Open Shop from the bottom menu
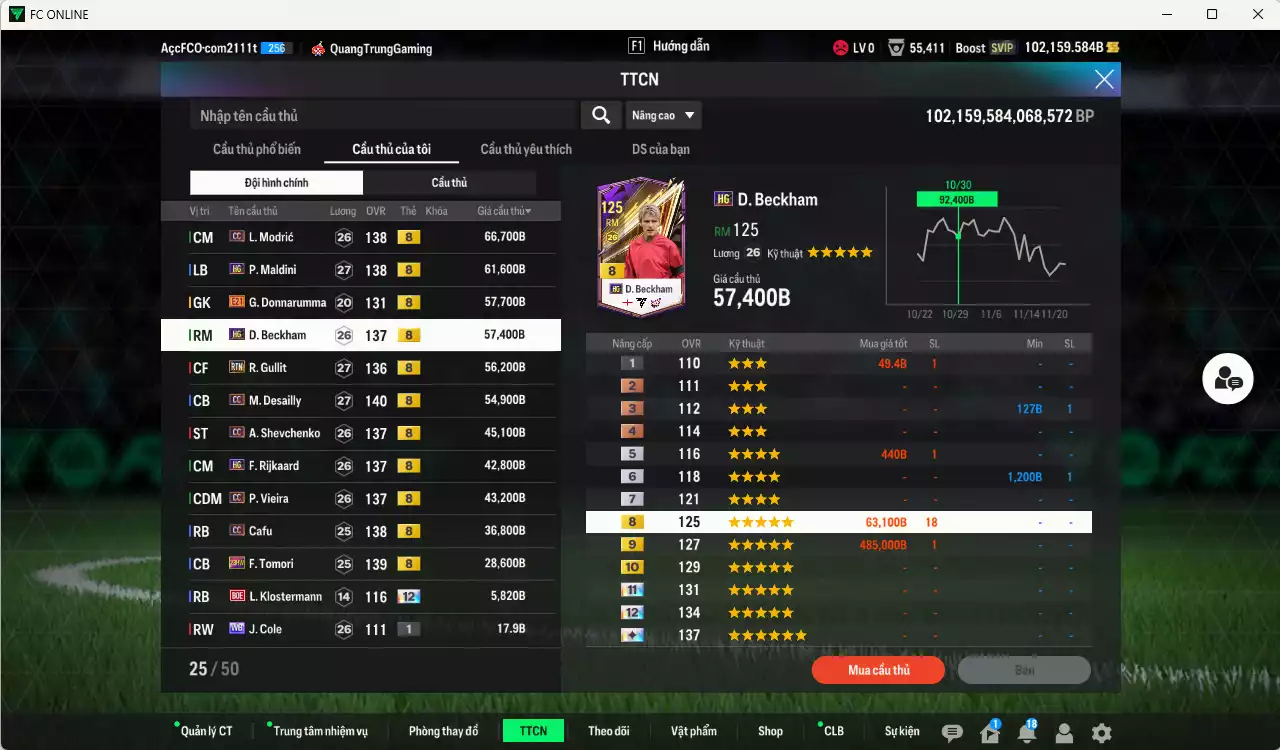 click(x=770, y=731)
